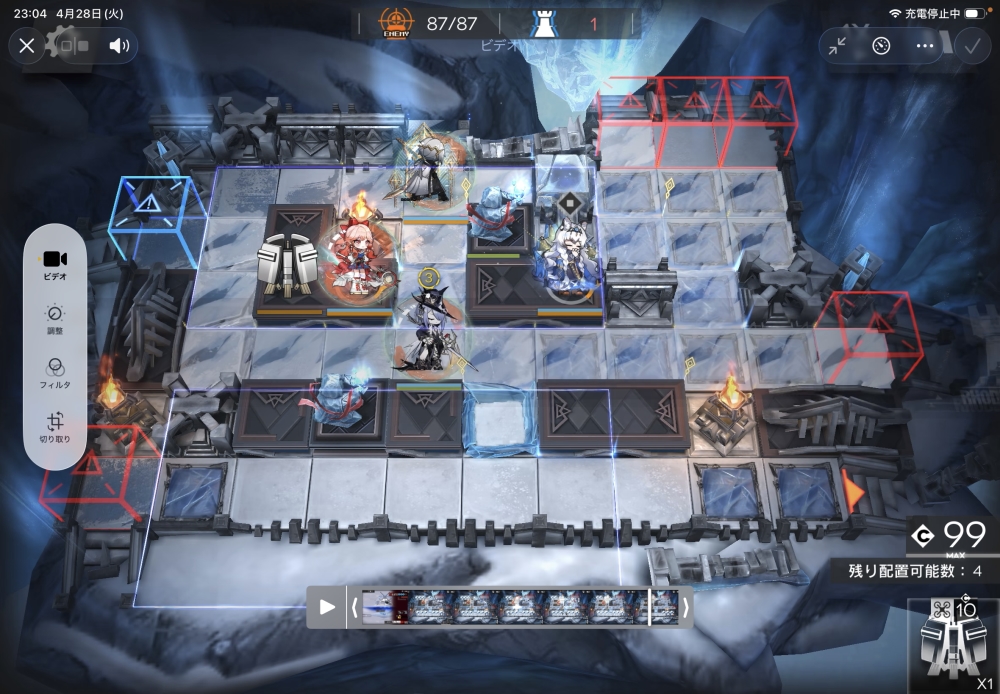Shrink the view with the inward arrows icon
Screen dimensions: 1000x694
point(837,45)
